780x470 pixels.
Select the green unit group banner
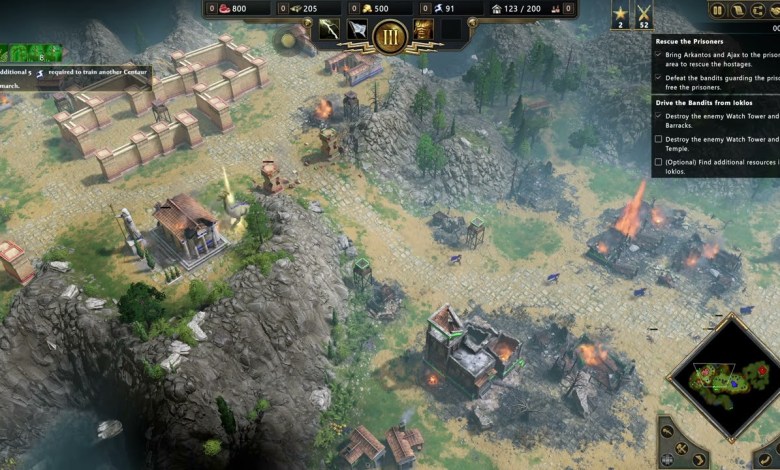[30, 52]
